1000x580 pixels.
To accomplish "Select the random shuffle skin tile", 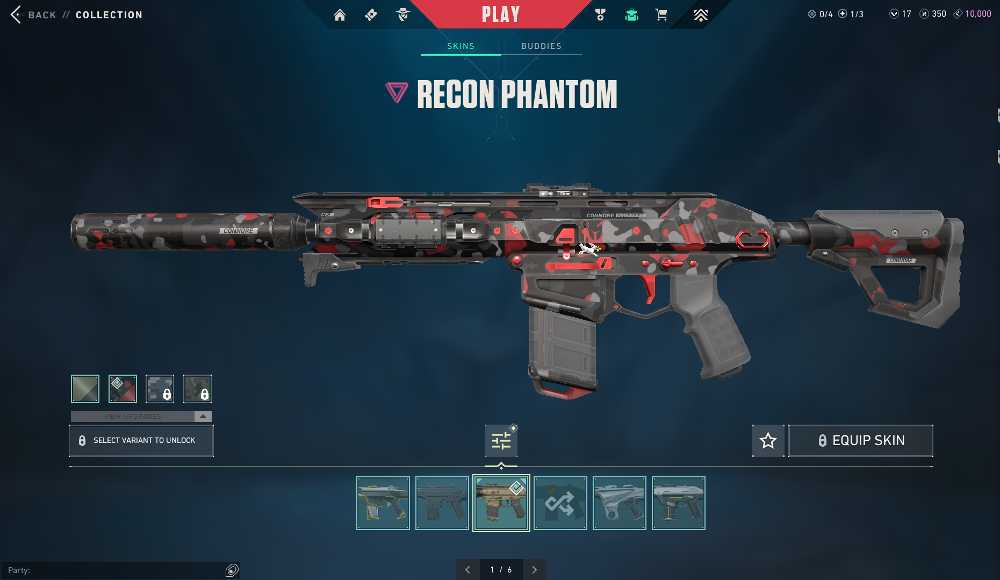I will (560, 502).
